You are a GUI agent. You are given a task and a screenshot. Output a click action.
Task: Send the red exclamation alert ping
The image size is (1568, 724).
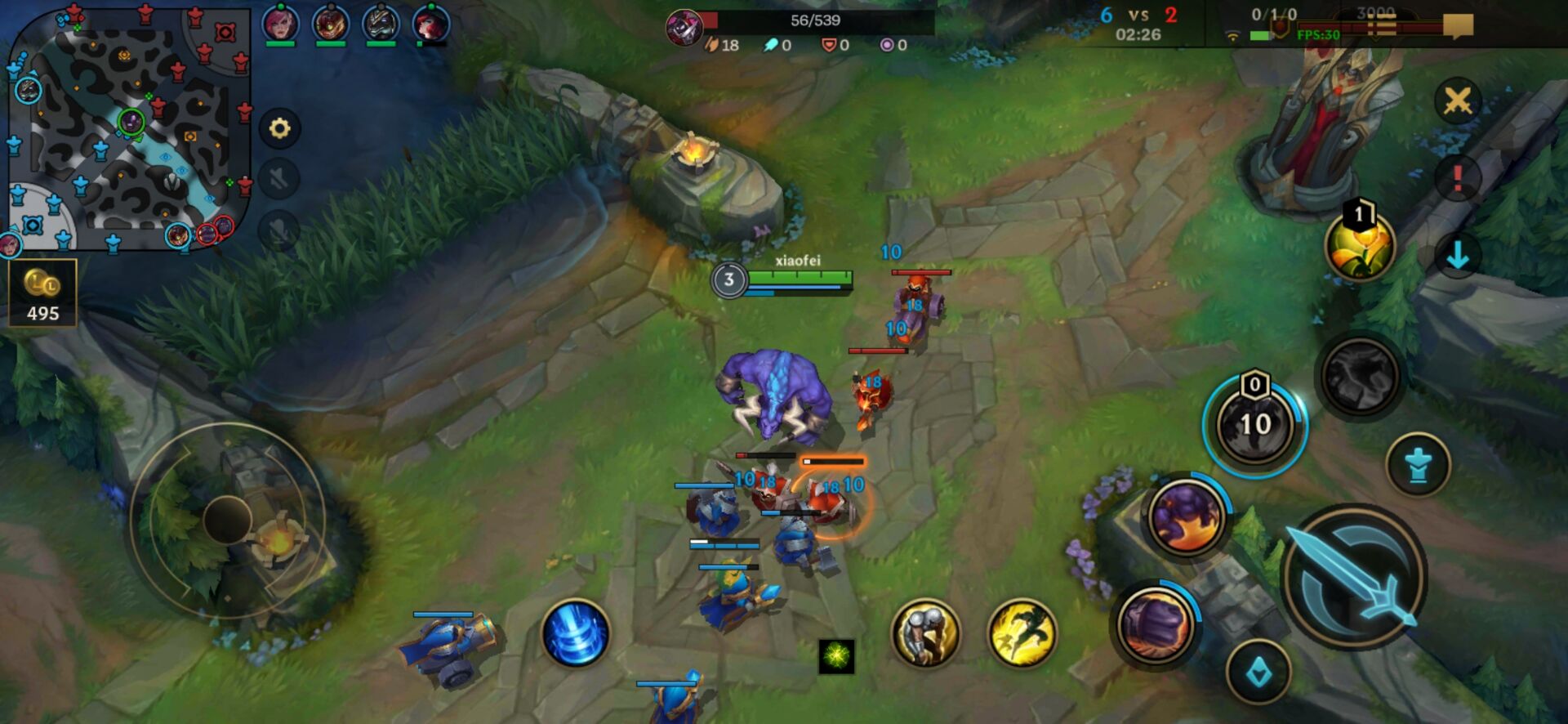coord(1458,178)
